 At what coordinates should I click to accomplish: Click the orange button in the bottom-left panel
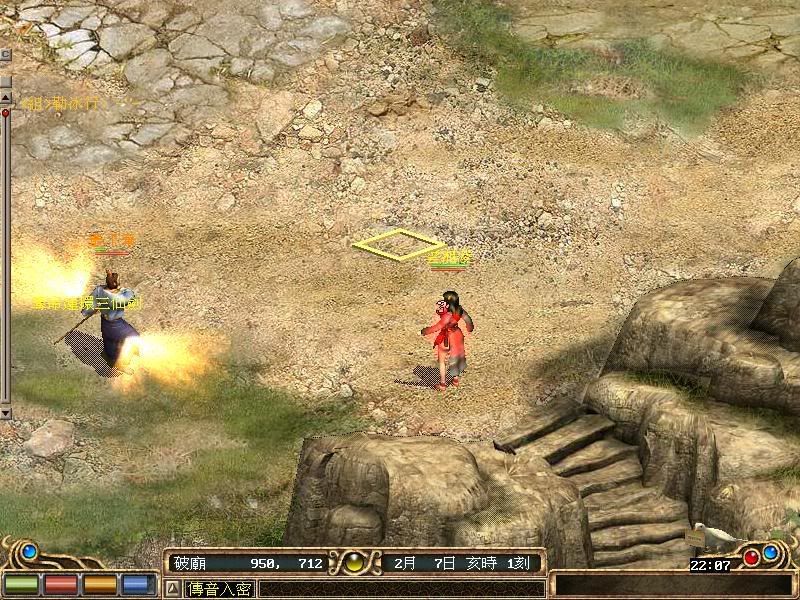(x=98, y=584)
